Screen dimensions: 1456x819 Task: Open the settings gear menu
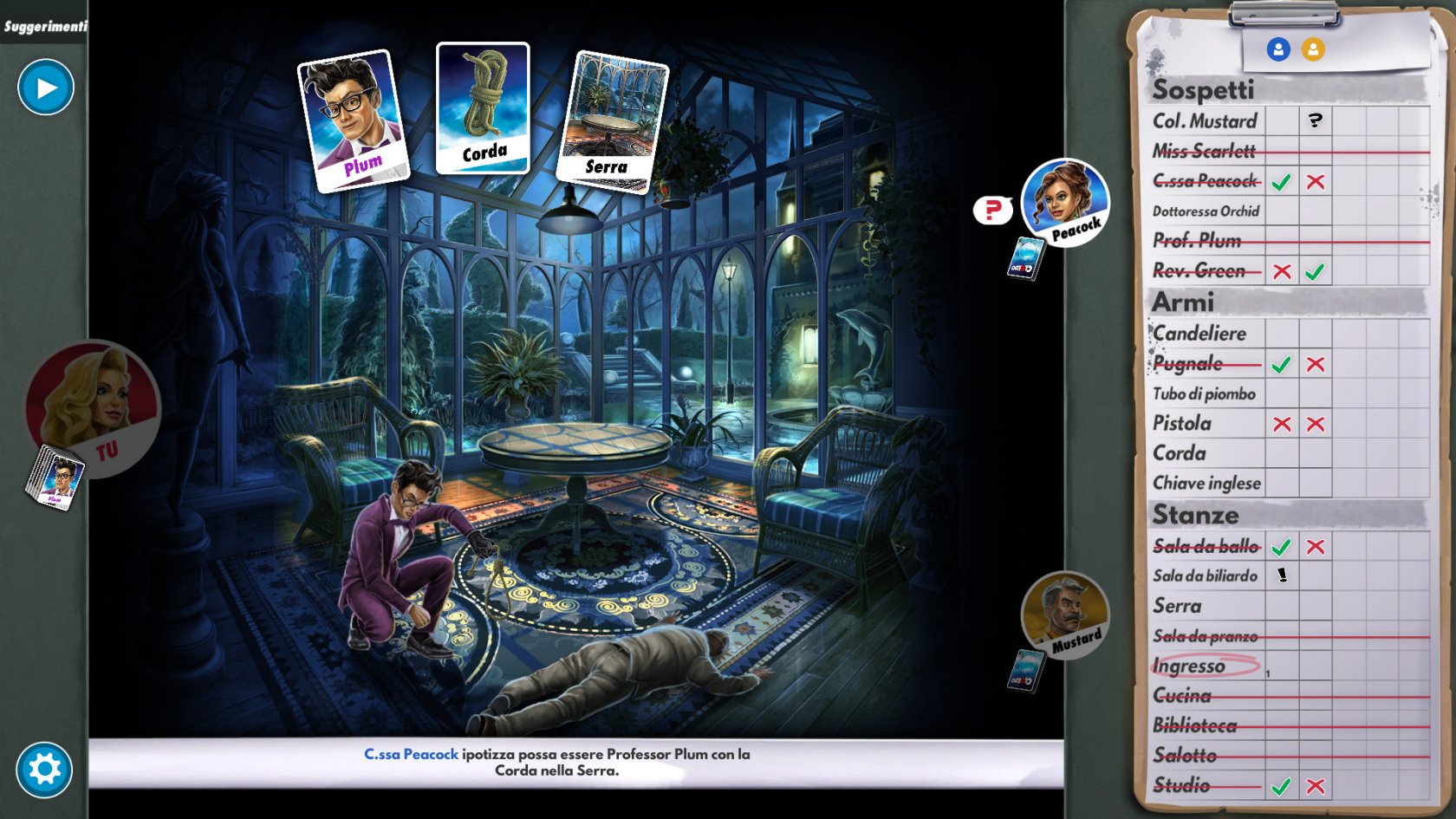click(44, 769)
